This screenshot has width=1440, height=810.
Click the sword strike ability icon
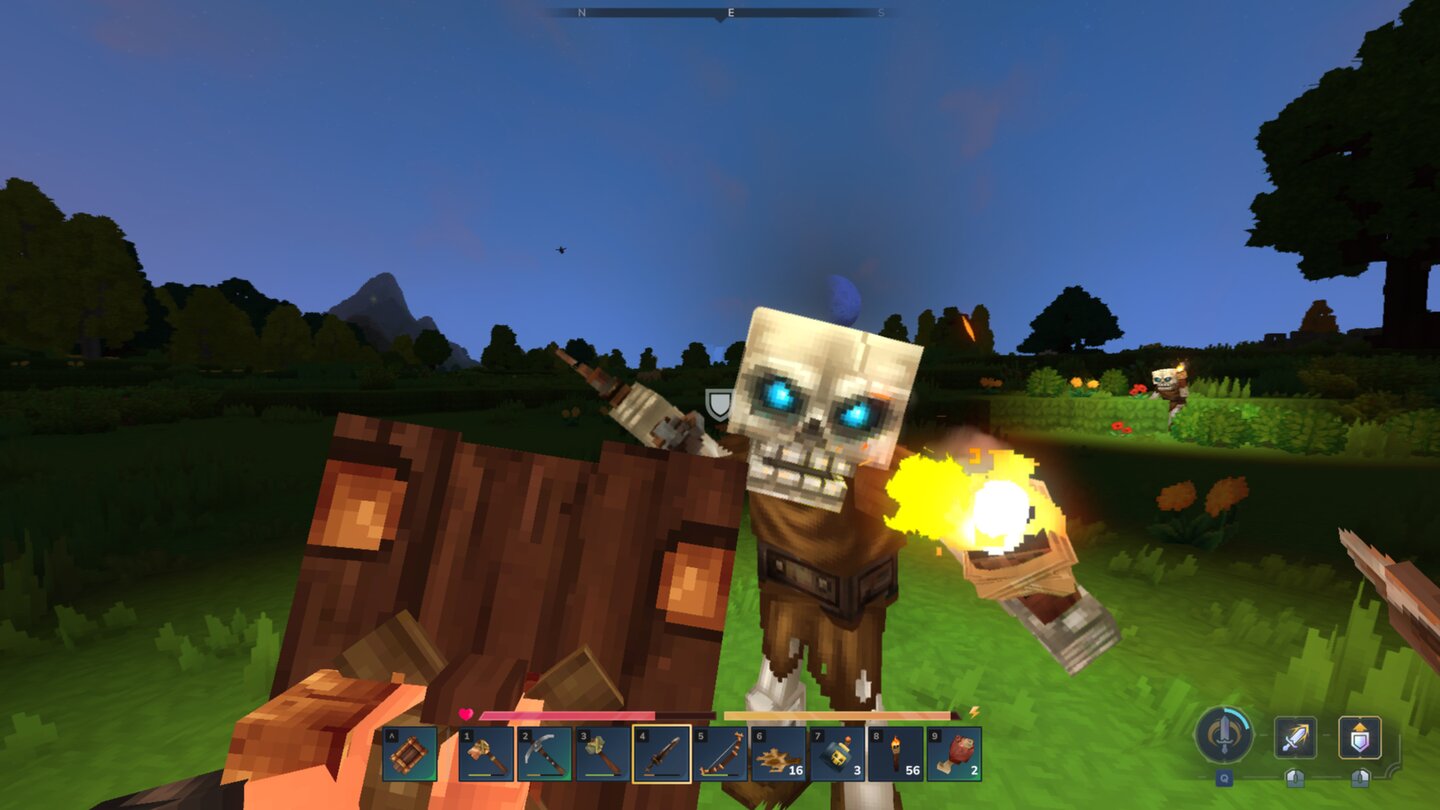1297,736
